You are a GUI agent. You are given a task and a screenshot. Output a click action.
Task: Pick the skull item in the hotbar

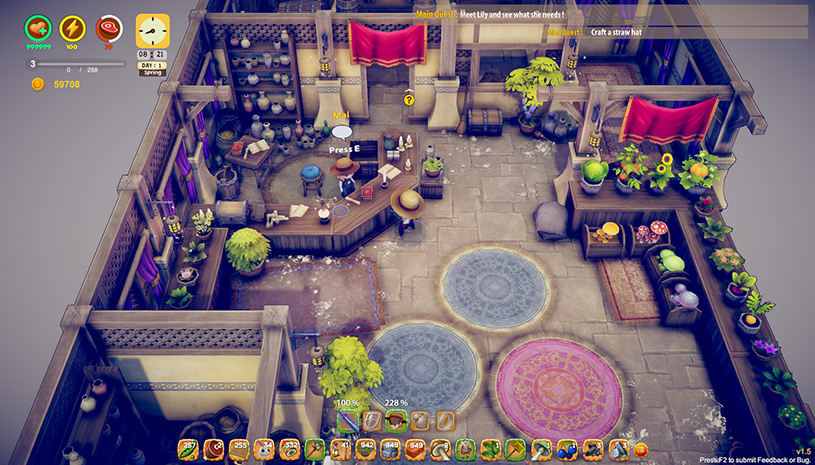264,449
